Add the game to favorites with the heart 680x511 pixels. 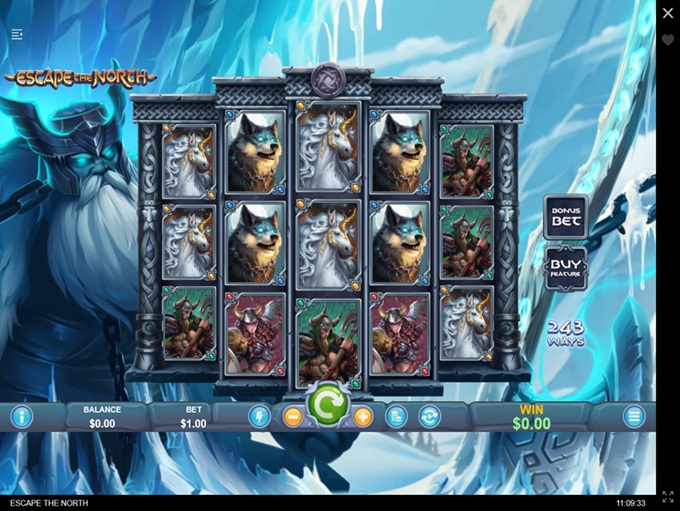pyautogui.click(x=668, y=40)
